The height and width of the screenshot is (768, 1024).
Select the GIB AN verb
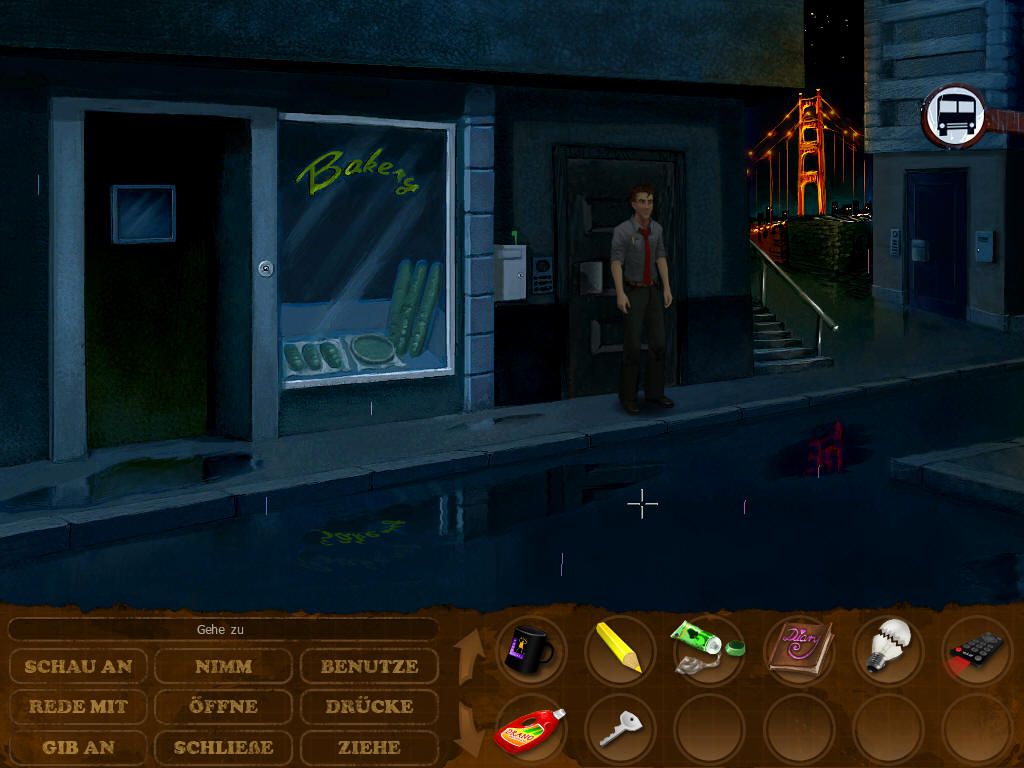pyautogui.click(x=78, y=746)
